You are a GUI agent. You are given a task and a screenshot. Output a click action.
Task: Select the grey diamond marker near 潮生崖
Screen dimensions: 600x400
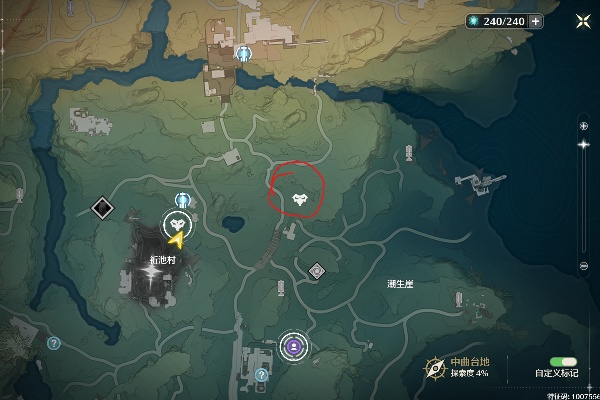click(317, 270)
